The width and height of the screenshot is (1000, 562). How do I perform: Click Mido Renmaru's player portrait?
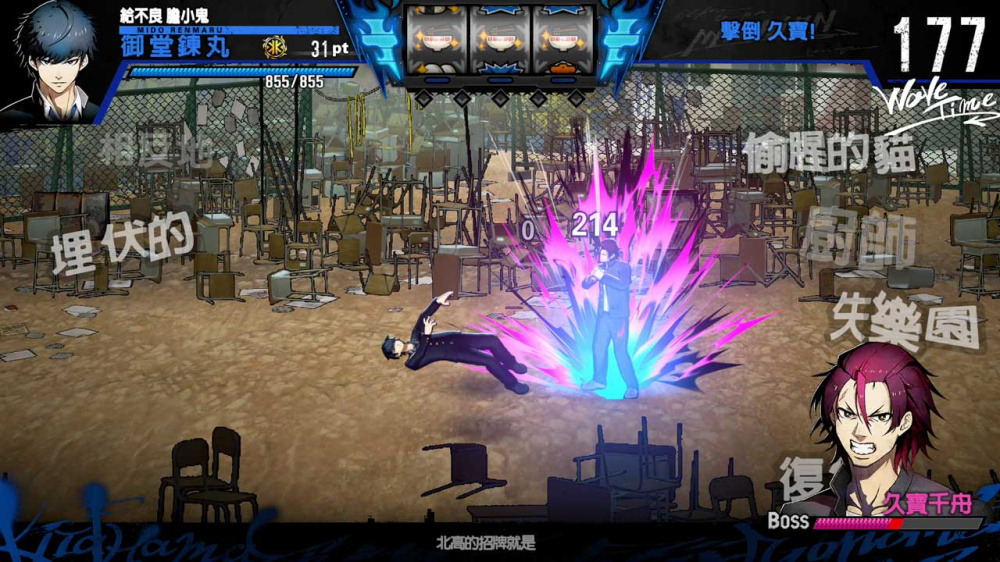click(55, 60)
